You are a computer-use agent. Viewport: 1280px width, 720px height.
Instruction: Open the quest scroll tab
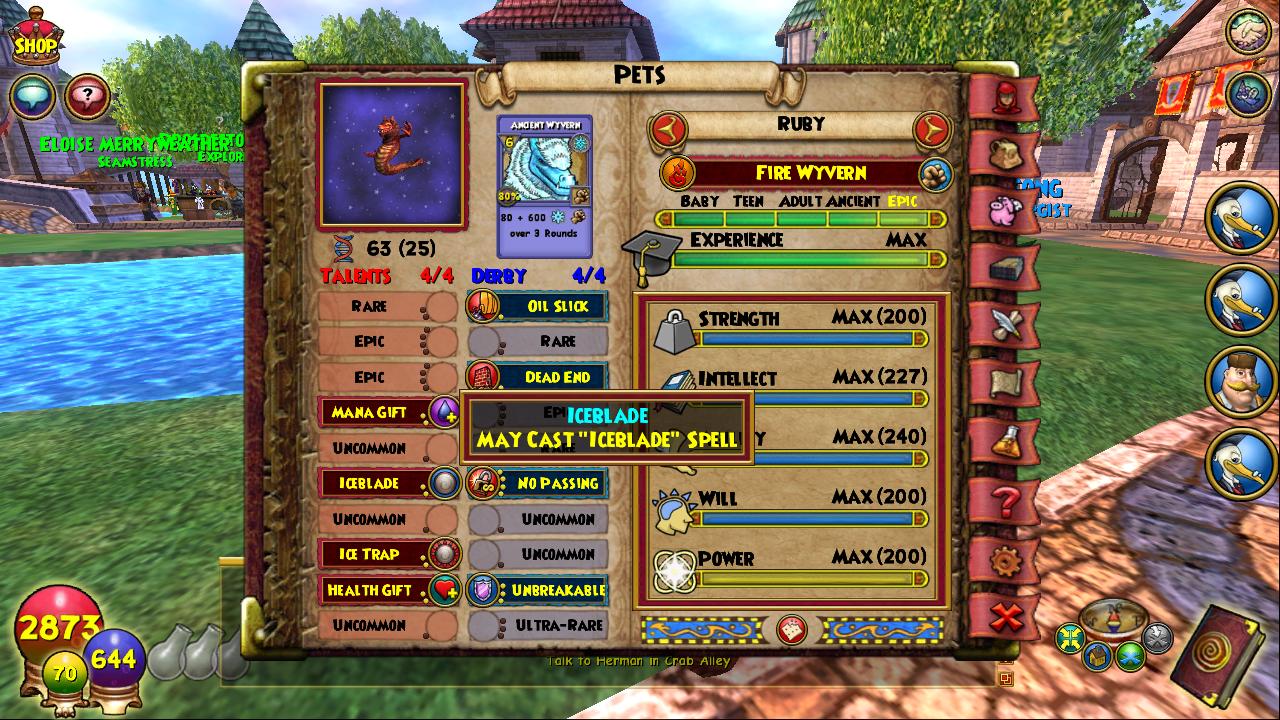[x=1004, y=382]
